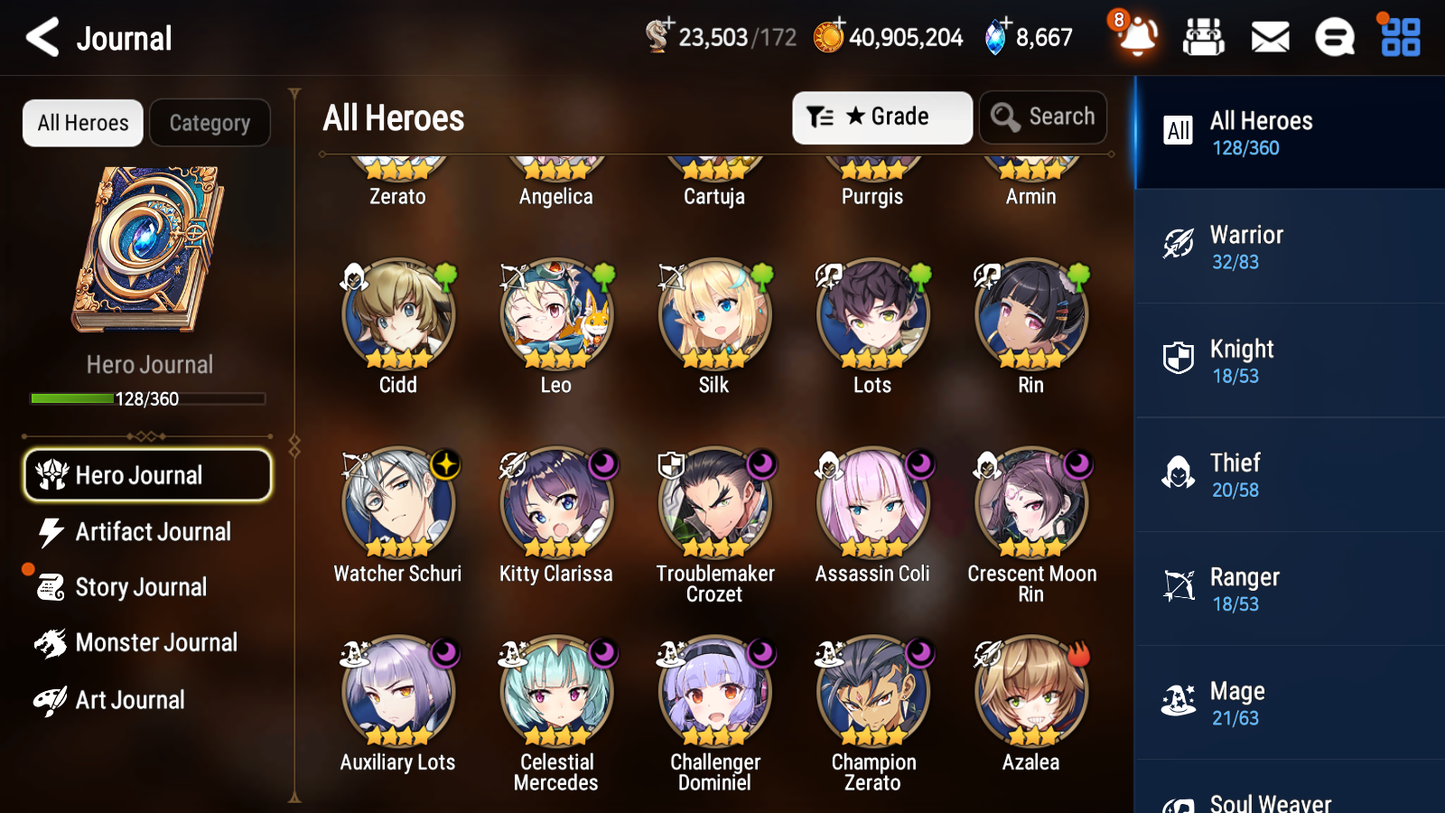1445x813 pixels.
Task: Select Azalea's hero portrait
Action: (1031, 690)
